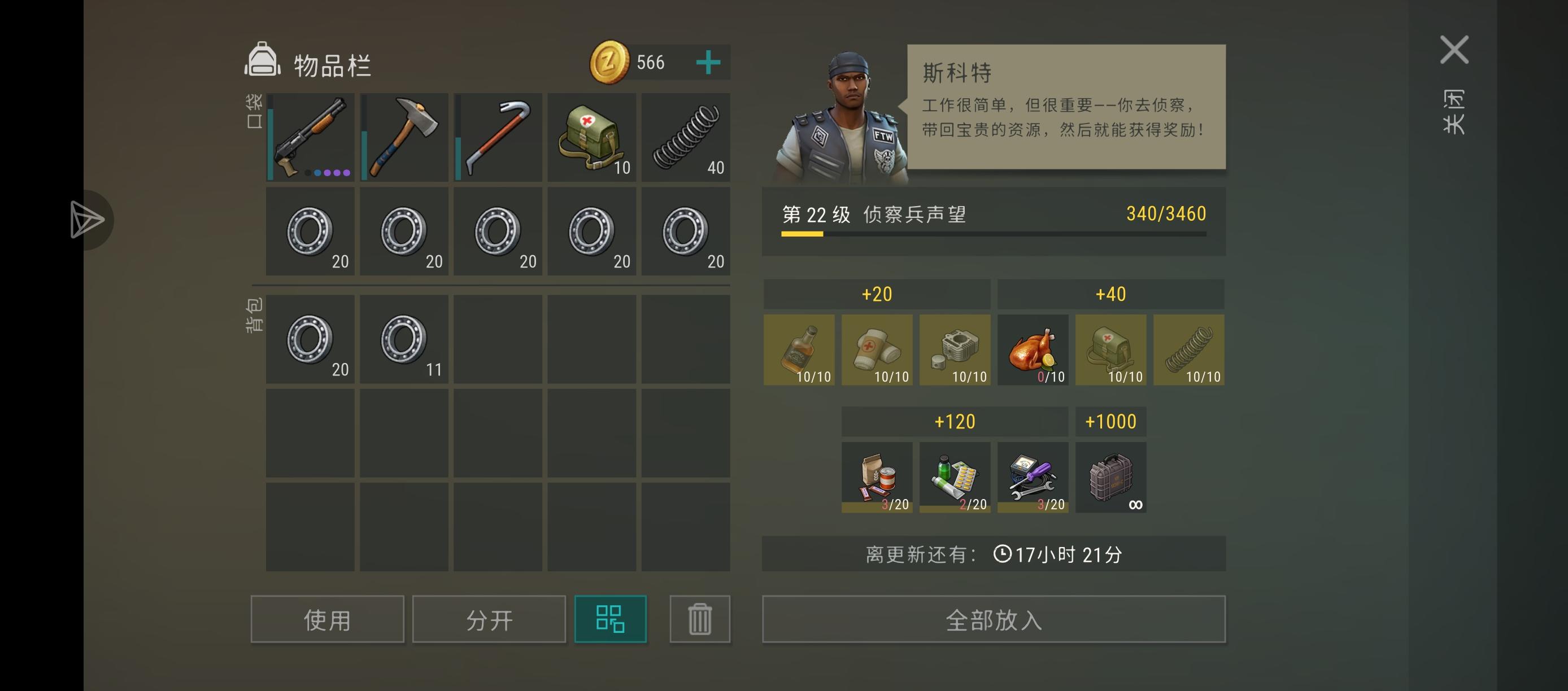Screen dimensions: 1568x691
Task: Select the ball bearings stack of 11
Action: [x=404, y=339]
